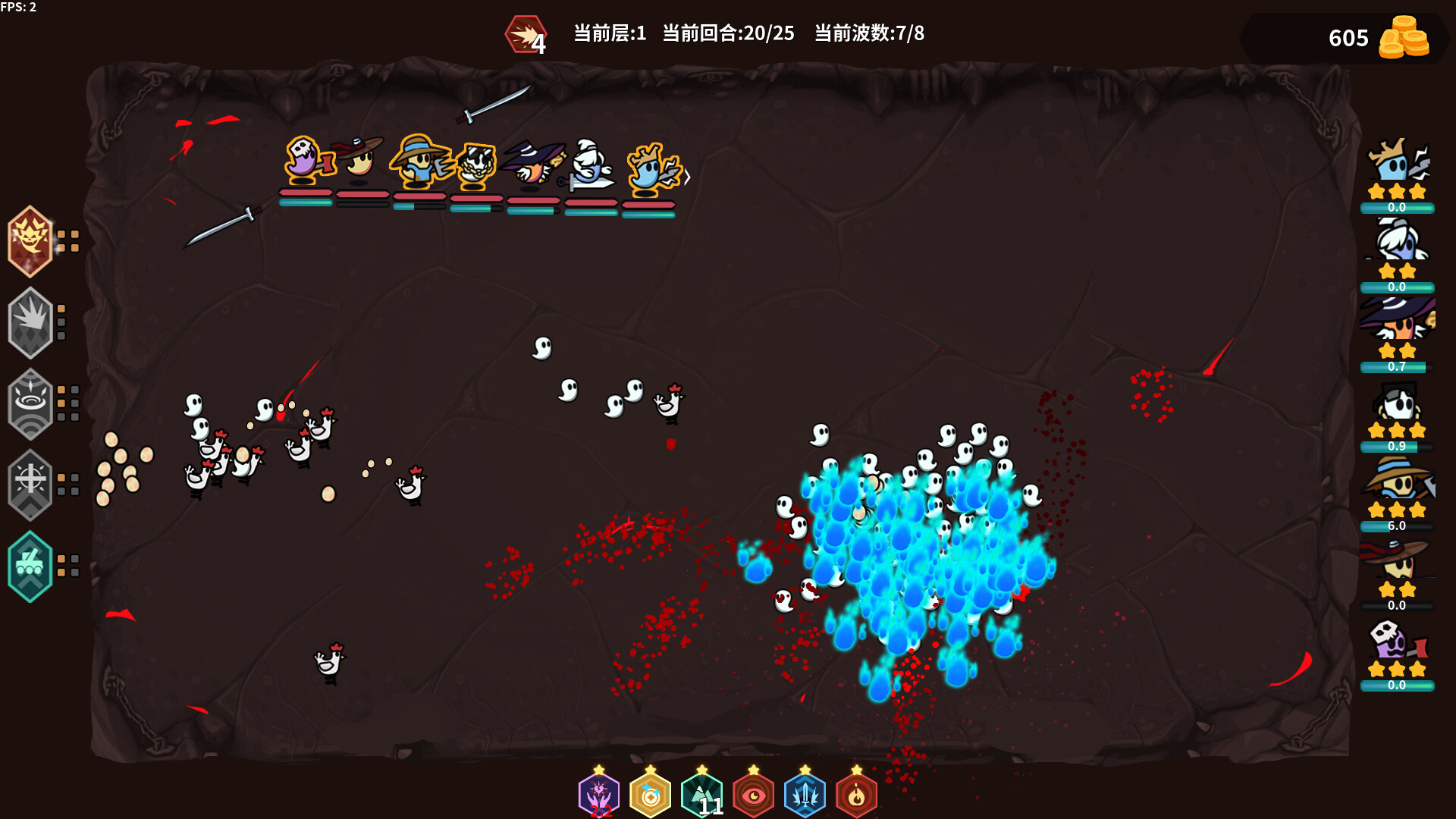Open the red eye badge at the bottom
Screen dimensions: 1456x819
coord(752,795)
